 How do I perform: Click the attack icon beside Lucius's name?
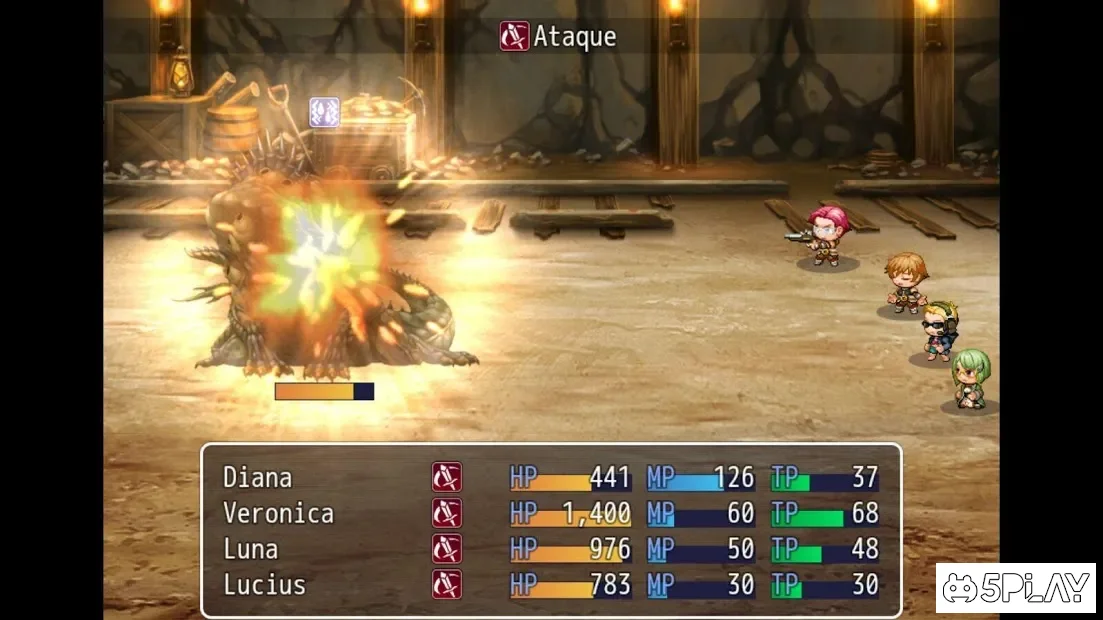coord(447,585)
